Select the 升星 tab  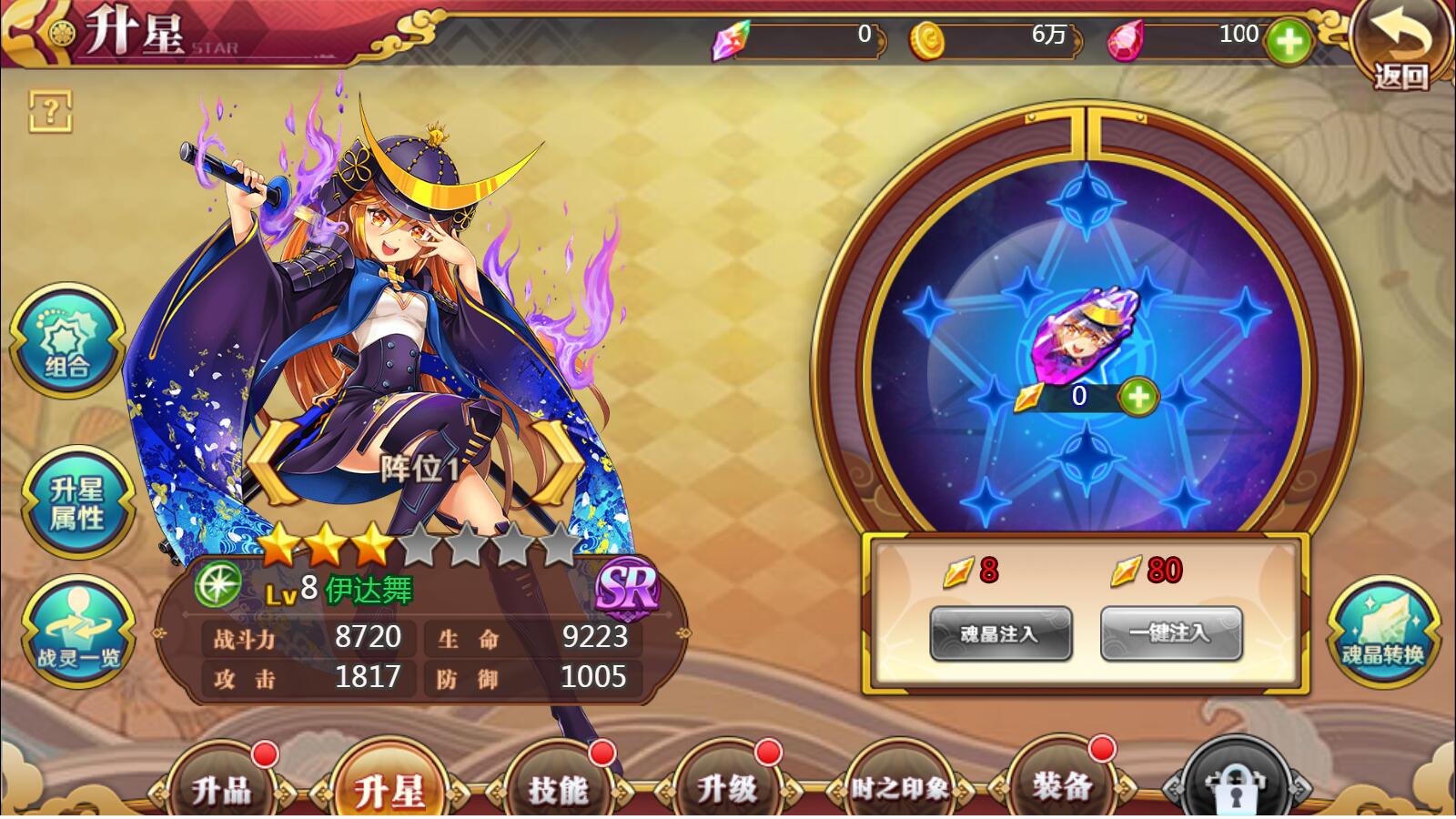point(389,786)
